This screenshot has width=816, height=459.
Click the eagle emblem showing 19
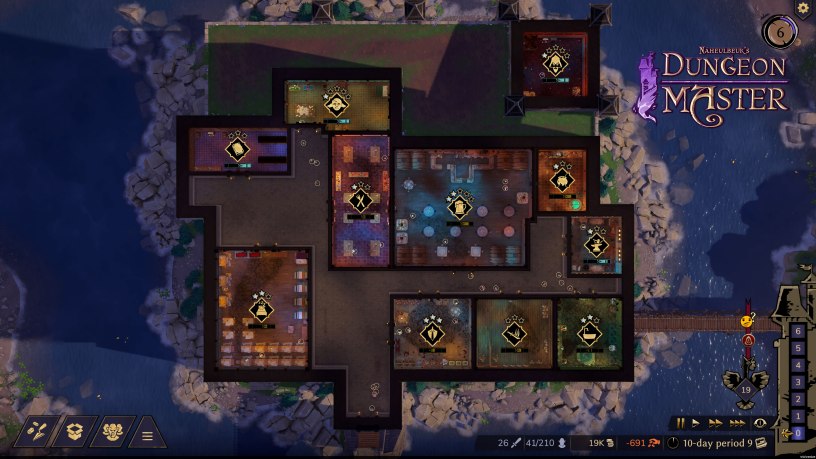pyautogui.click(x=744, y=390)
